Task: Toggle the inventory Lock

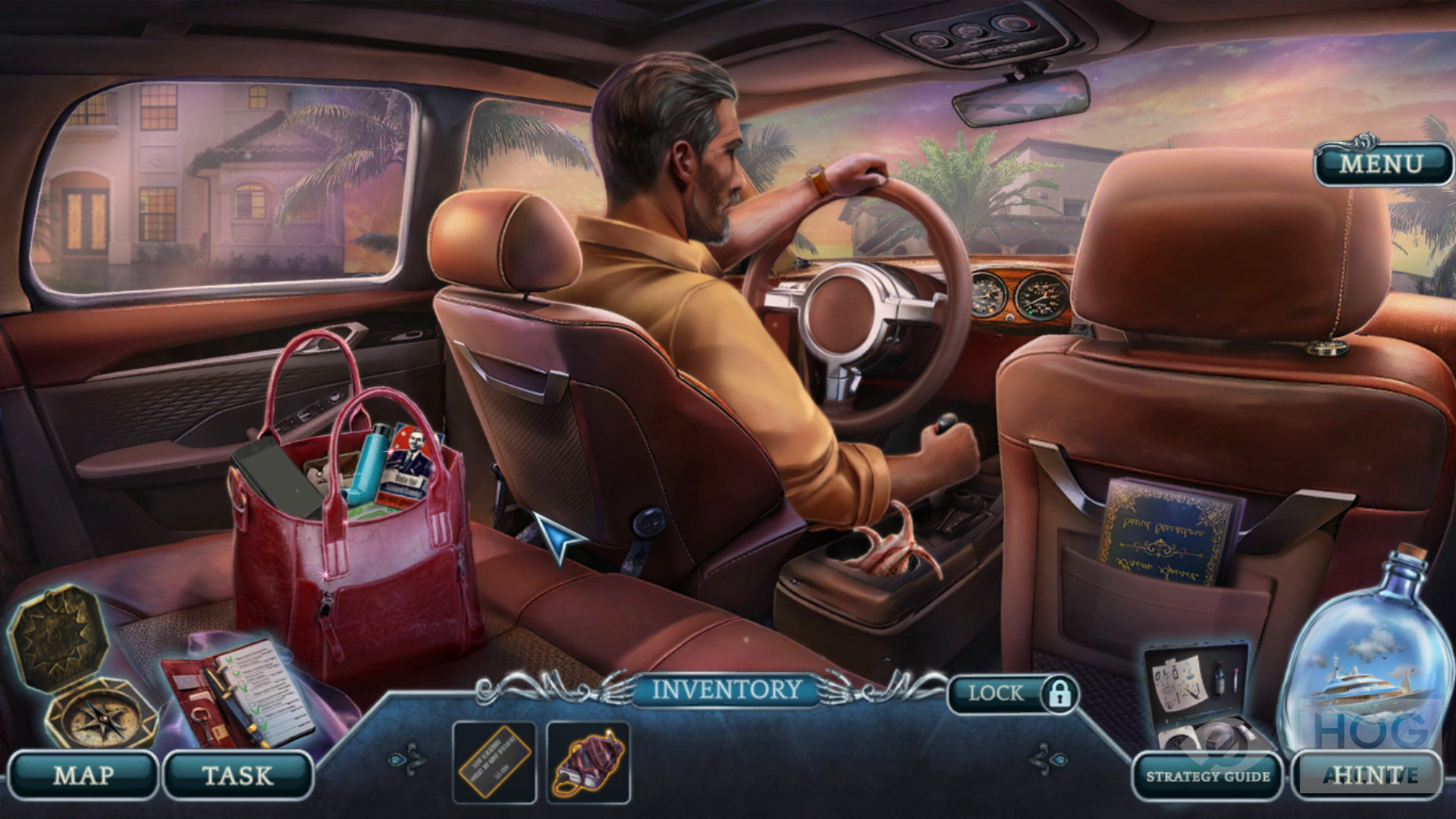Action: [x=1013, y=692]
